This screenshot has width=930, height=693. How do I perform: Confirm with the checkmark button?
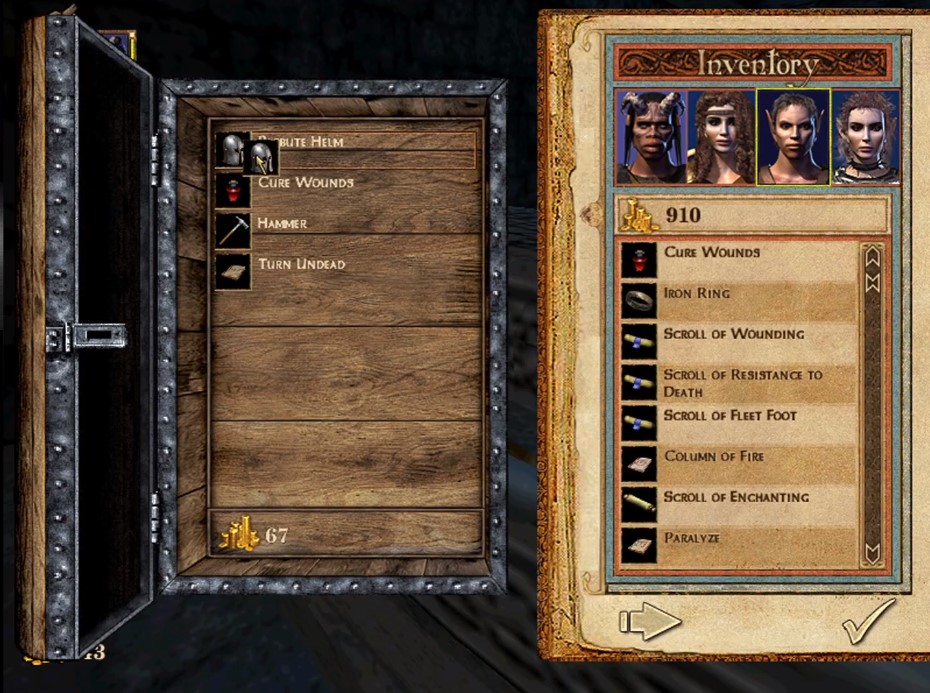point(865,622)
